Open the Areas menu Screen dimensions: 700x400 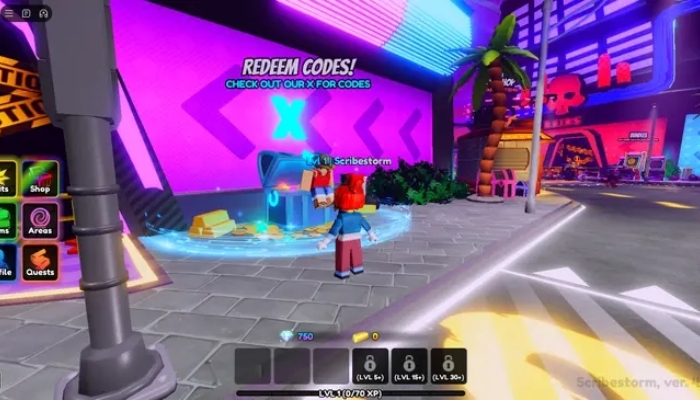click(40, 219)
